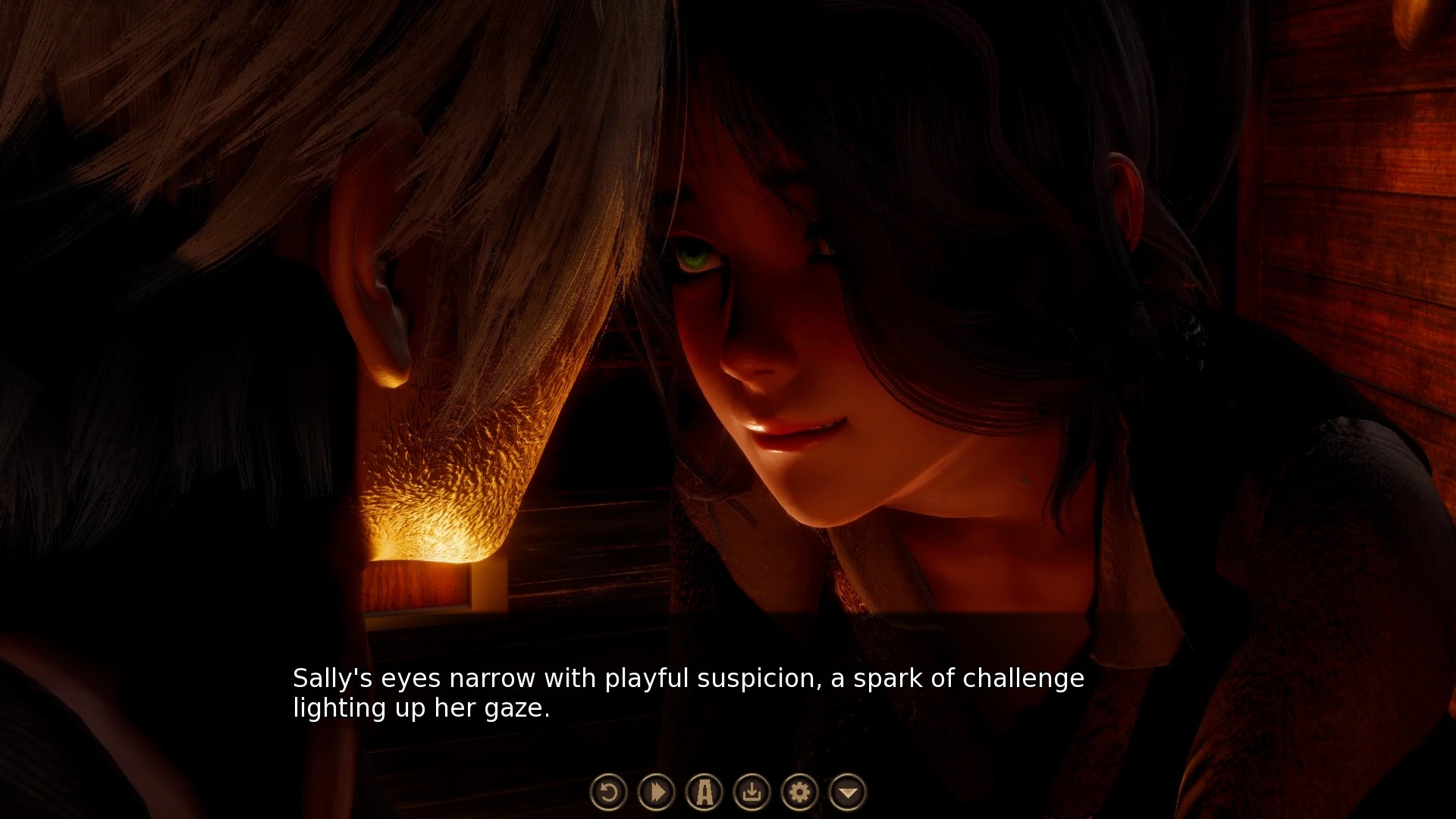The height and width of the screenshot is (819, 1456).
Task: Open settings with the gear icon
Action: (800, 792)
